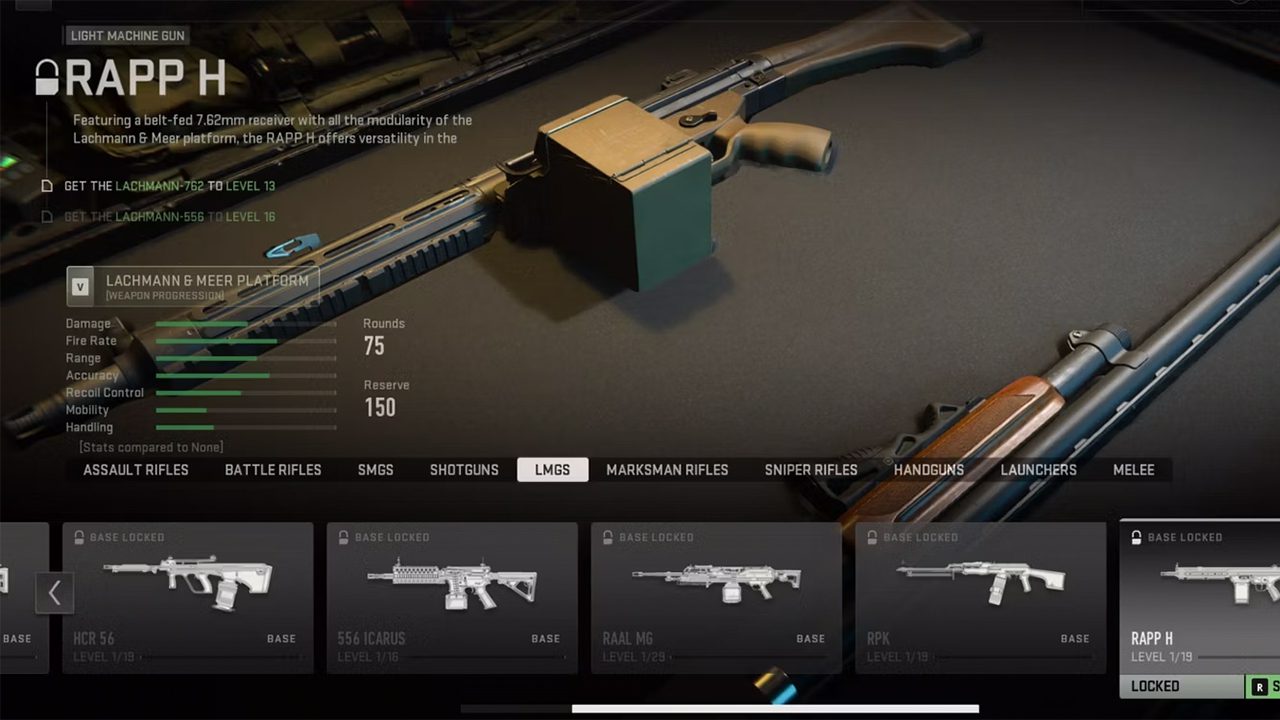
Task: Choose the Handguns tab
Action: (929, 470)
